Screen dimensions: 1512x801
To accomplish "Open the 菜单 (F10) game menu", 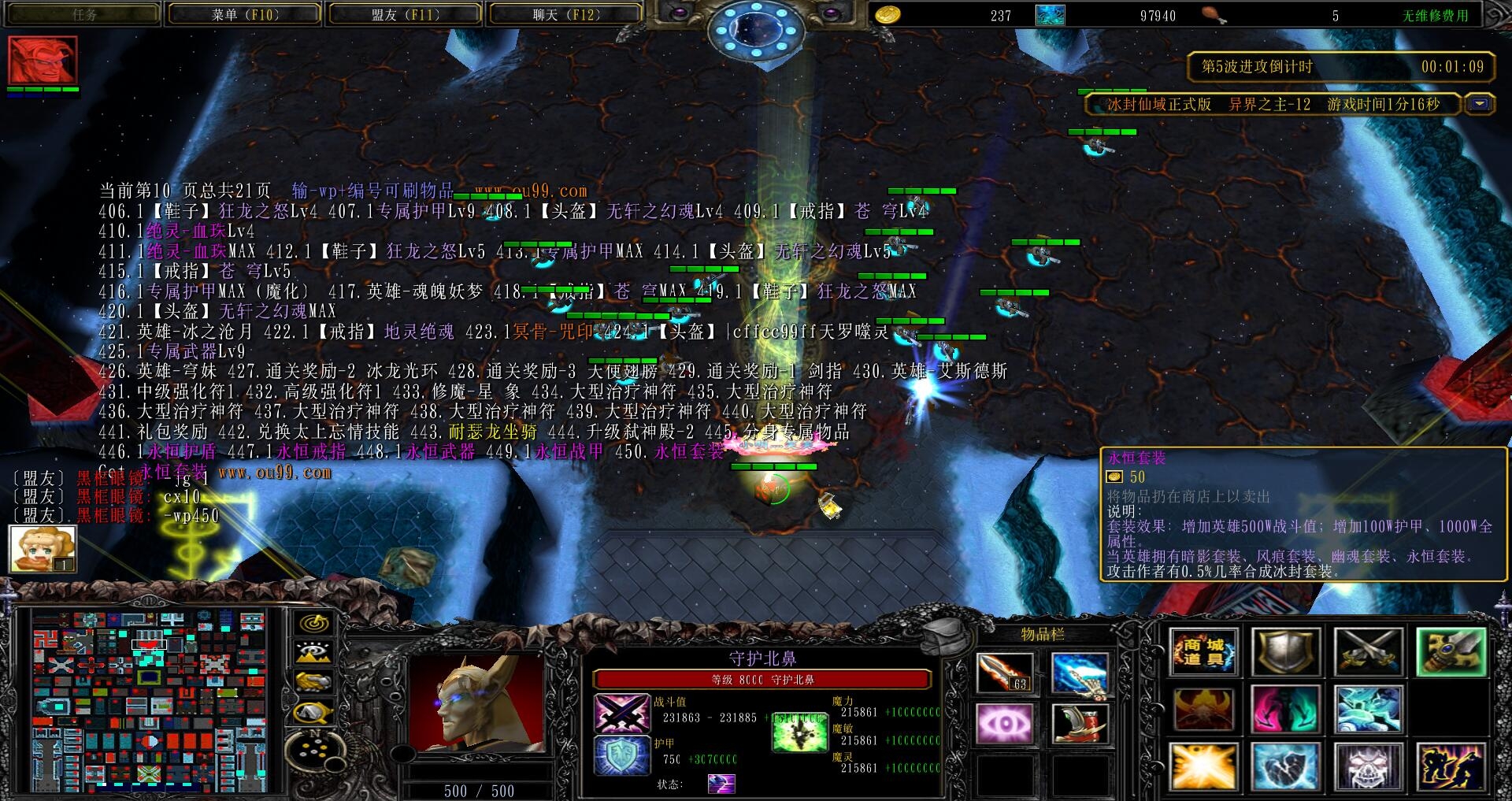I will pos(245,15).
